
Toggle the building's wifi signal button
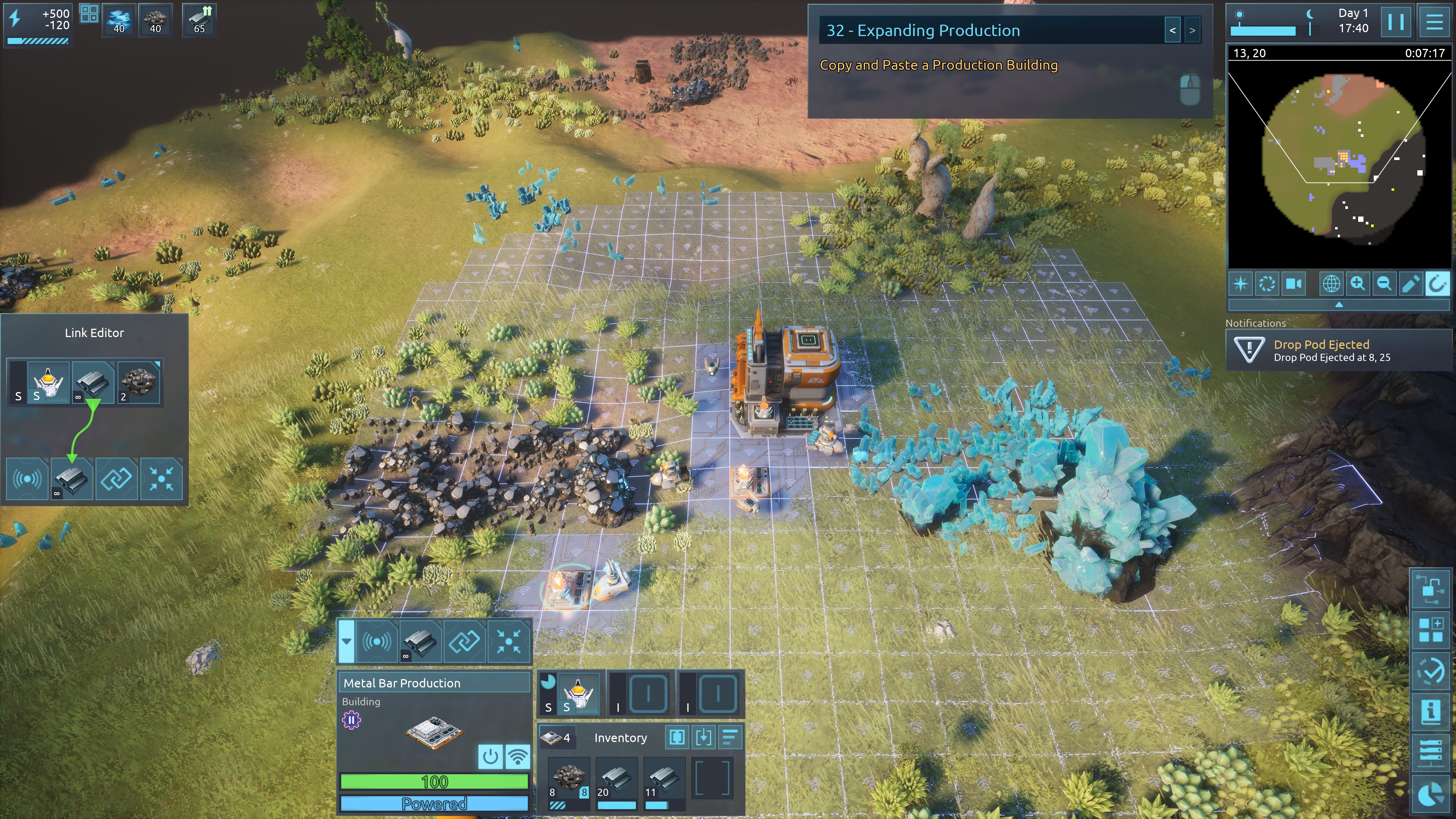tap(517, 756)
